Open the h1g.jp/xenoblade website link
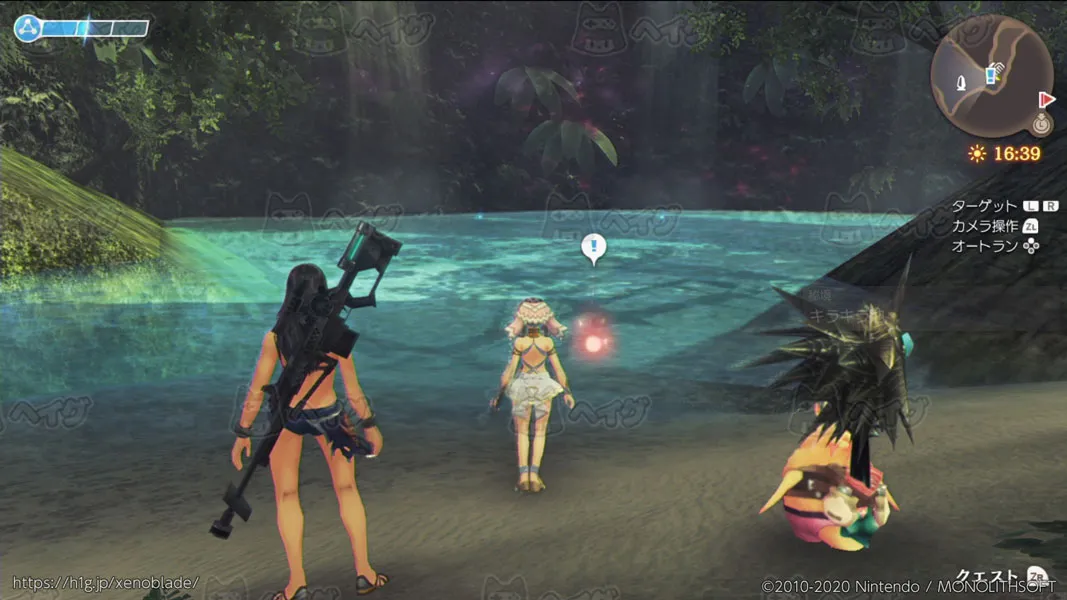1067x600 pixels. pos(105,582)
